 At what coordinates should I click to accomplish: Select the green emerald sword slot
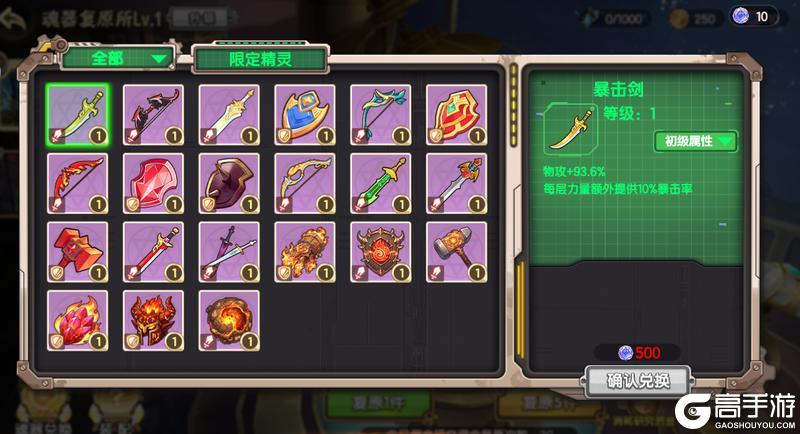[380, 183]
